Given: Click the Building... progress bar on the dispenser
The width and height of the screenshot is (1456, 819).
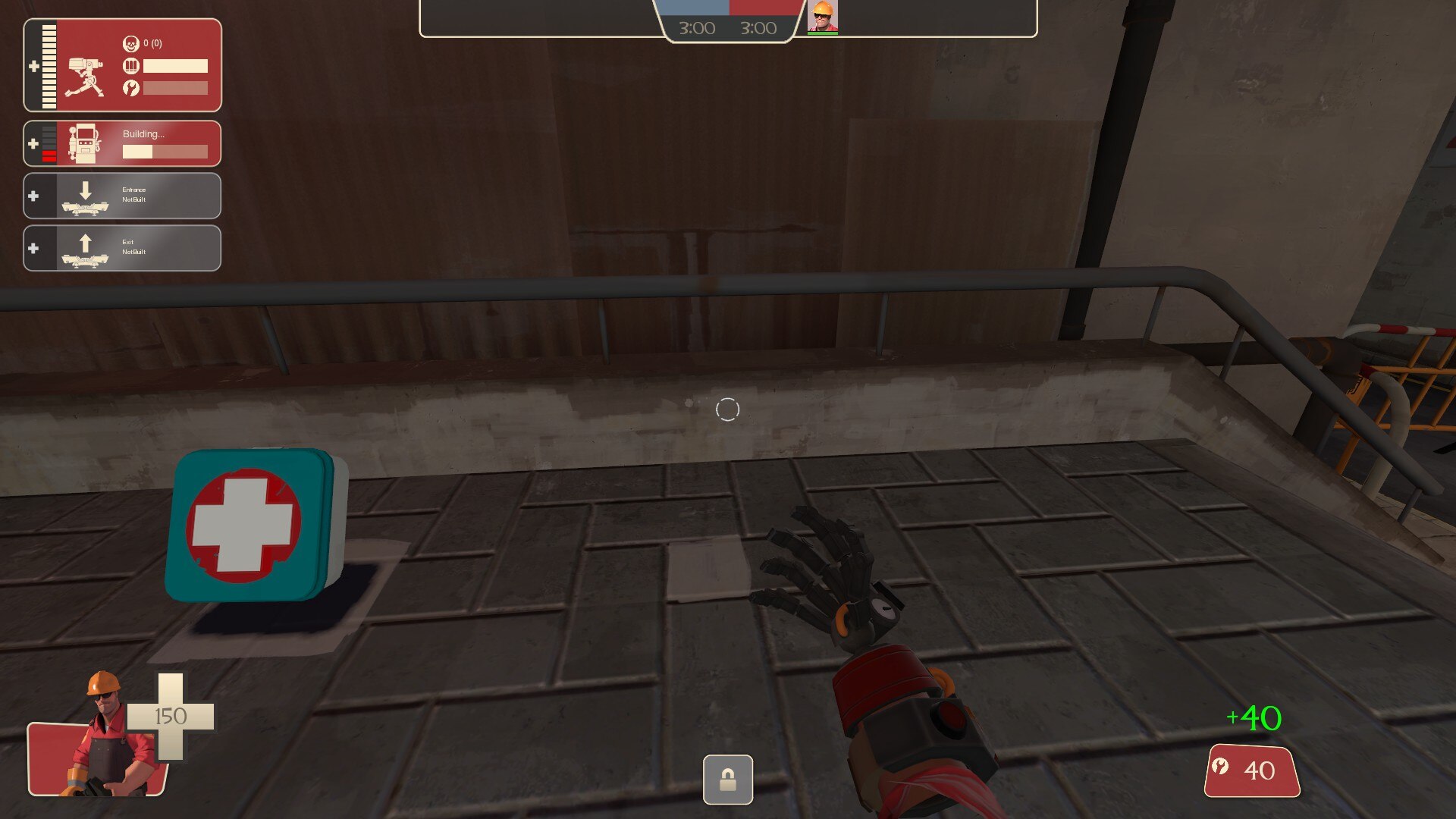Looking at the screenshot, I should [164, 150].
